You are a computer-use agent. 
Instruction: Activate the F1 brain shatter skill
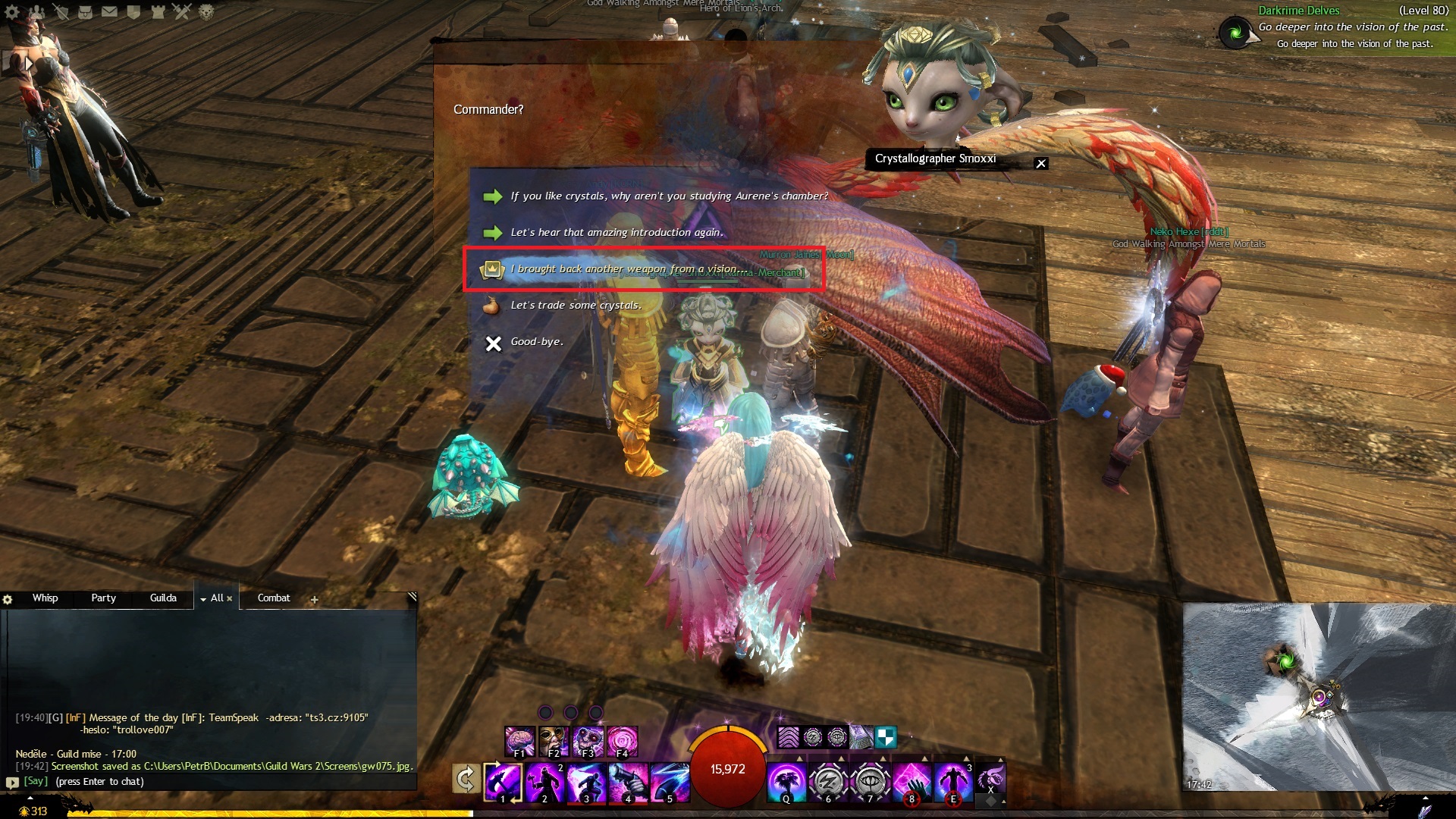[x=519, y=741]
